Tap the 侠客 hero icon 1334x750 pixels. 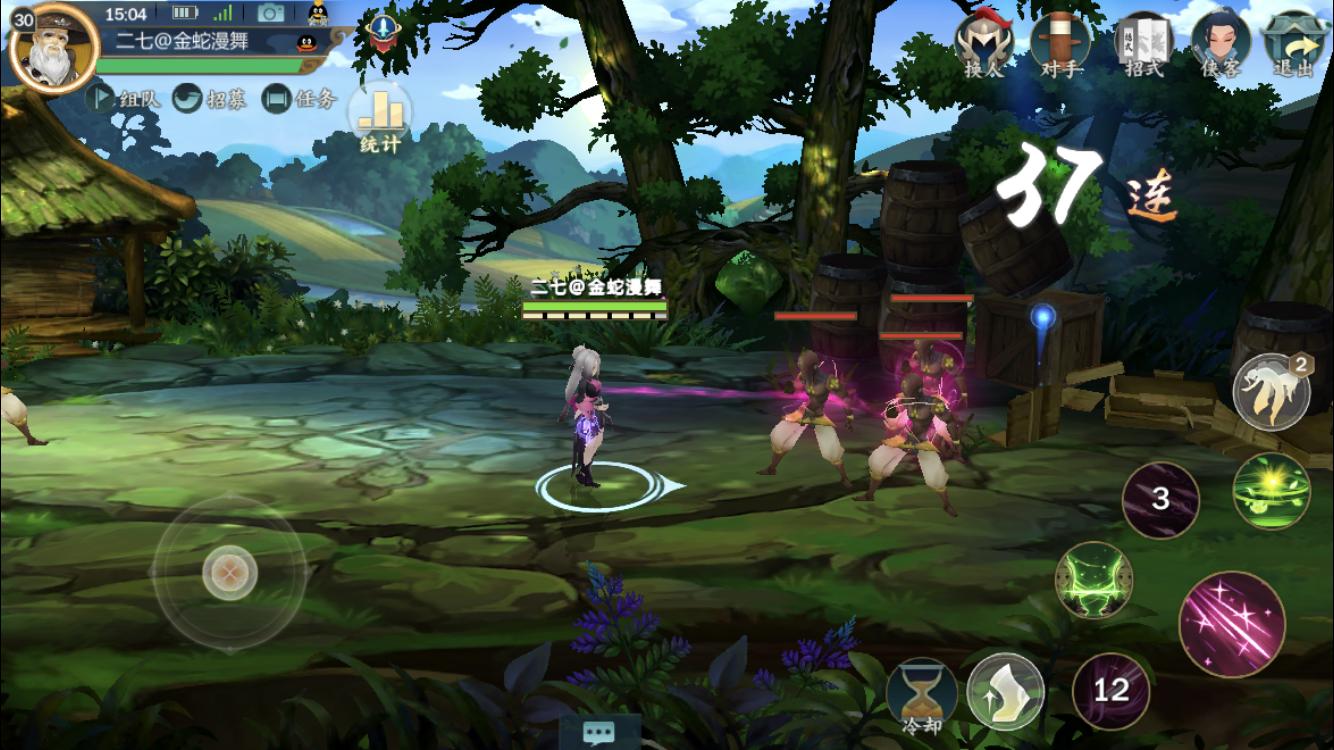[x=1224, y=45]
